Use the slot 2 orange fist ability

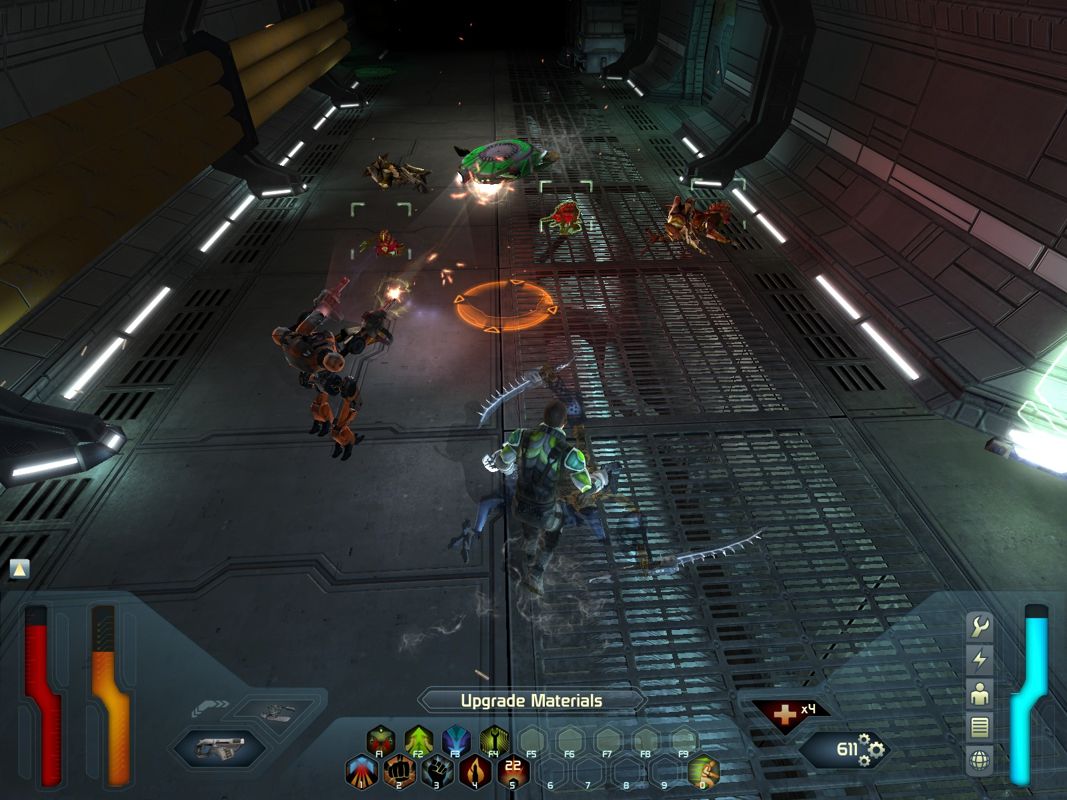(399, 770)
